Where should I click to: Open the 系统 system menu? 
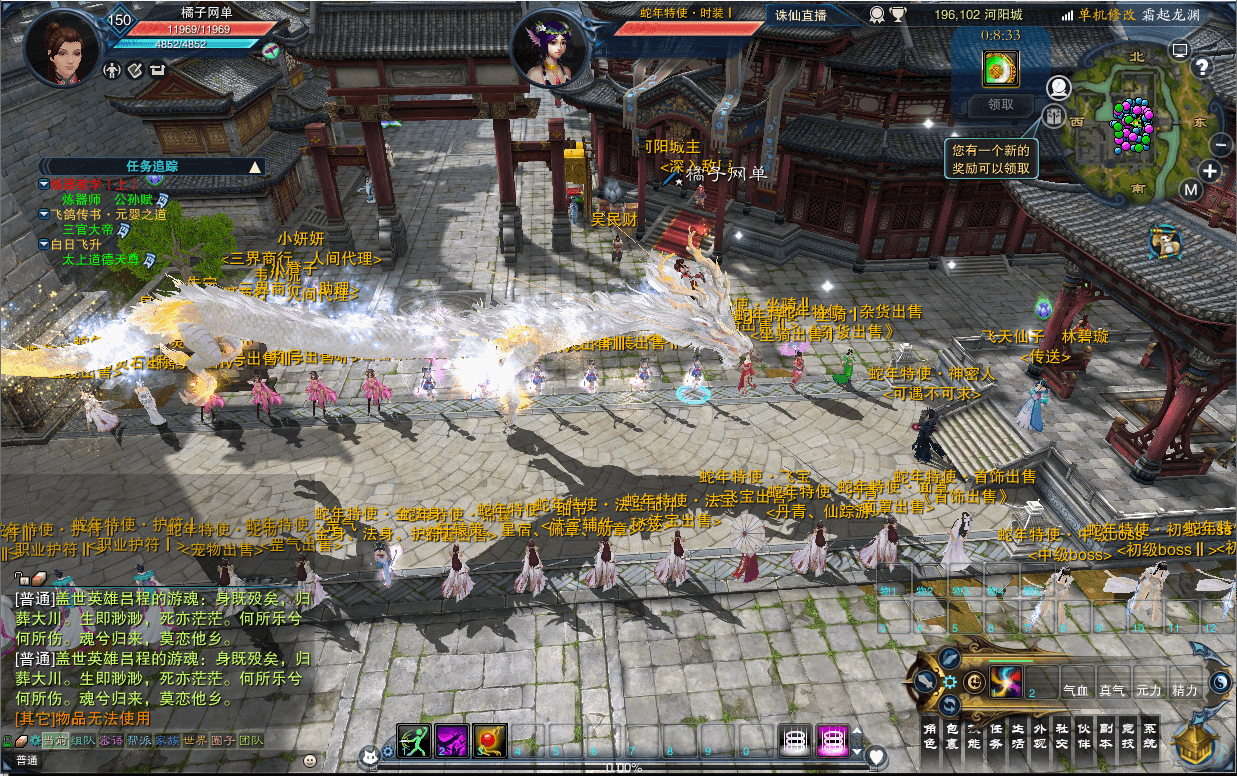[1150, 736]
